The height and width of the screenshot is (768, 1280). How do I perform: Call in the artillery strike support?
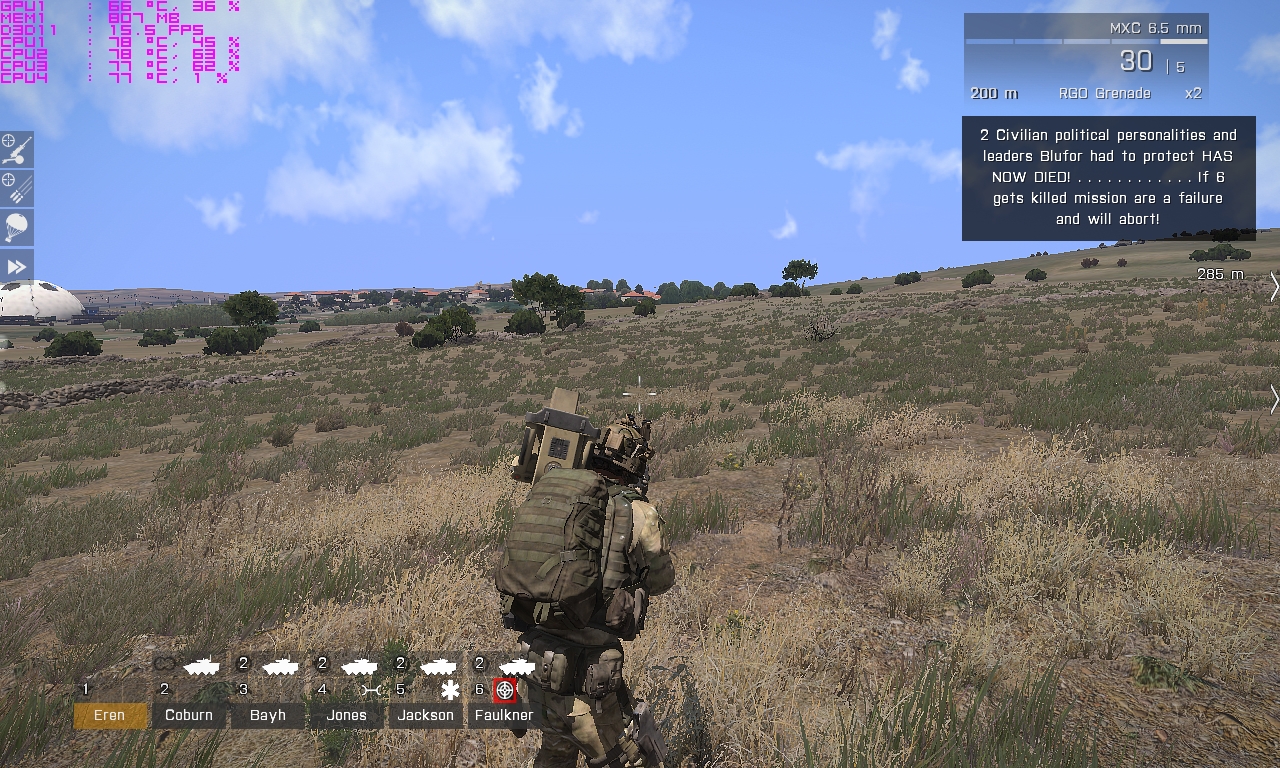[16, 149]
